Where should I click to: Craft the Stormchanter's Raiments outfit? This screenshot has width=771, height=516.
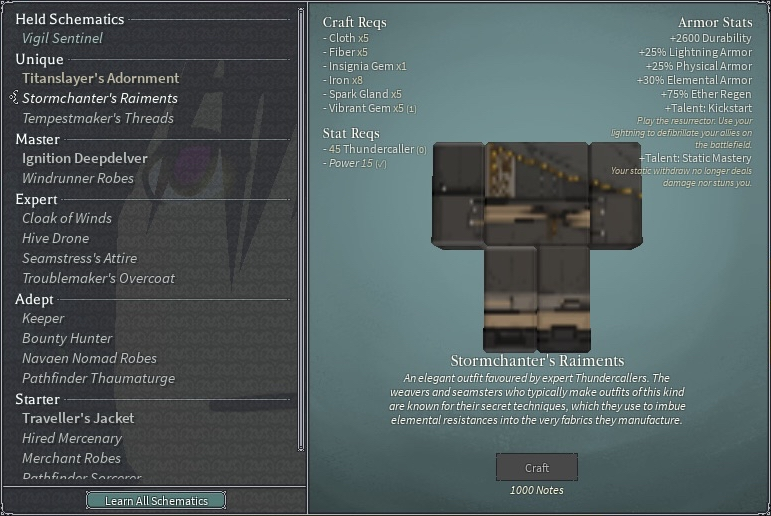(x=537, y=467)
